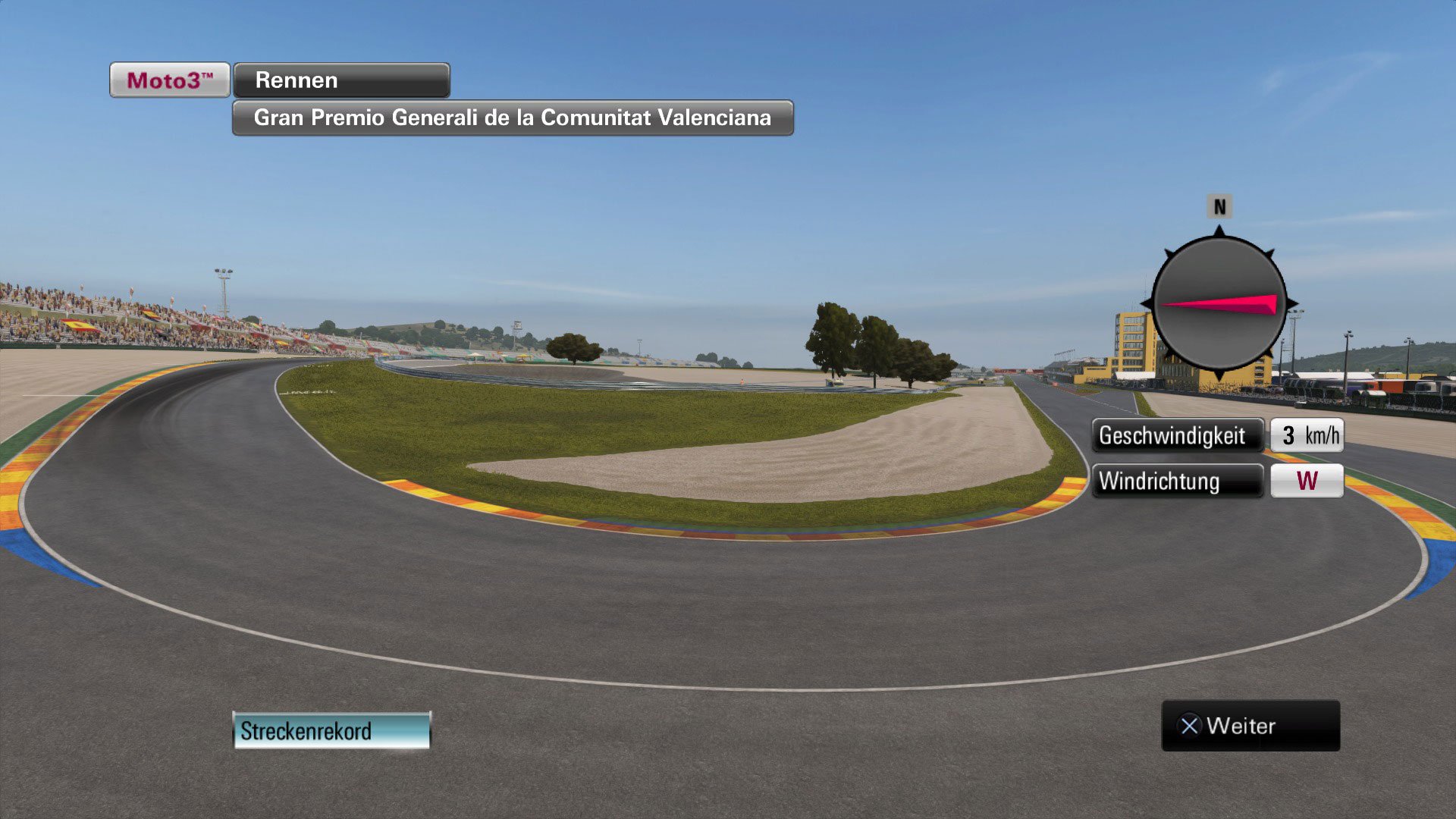Screen dimensions: 1456x819
Task: Click the 3 km/h speed value
Action: (1308, 435)
